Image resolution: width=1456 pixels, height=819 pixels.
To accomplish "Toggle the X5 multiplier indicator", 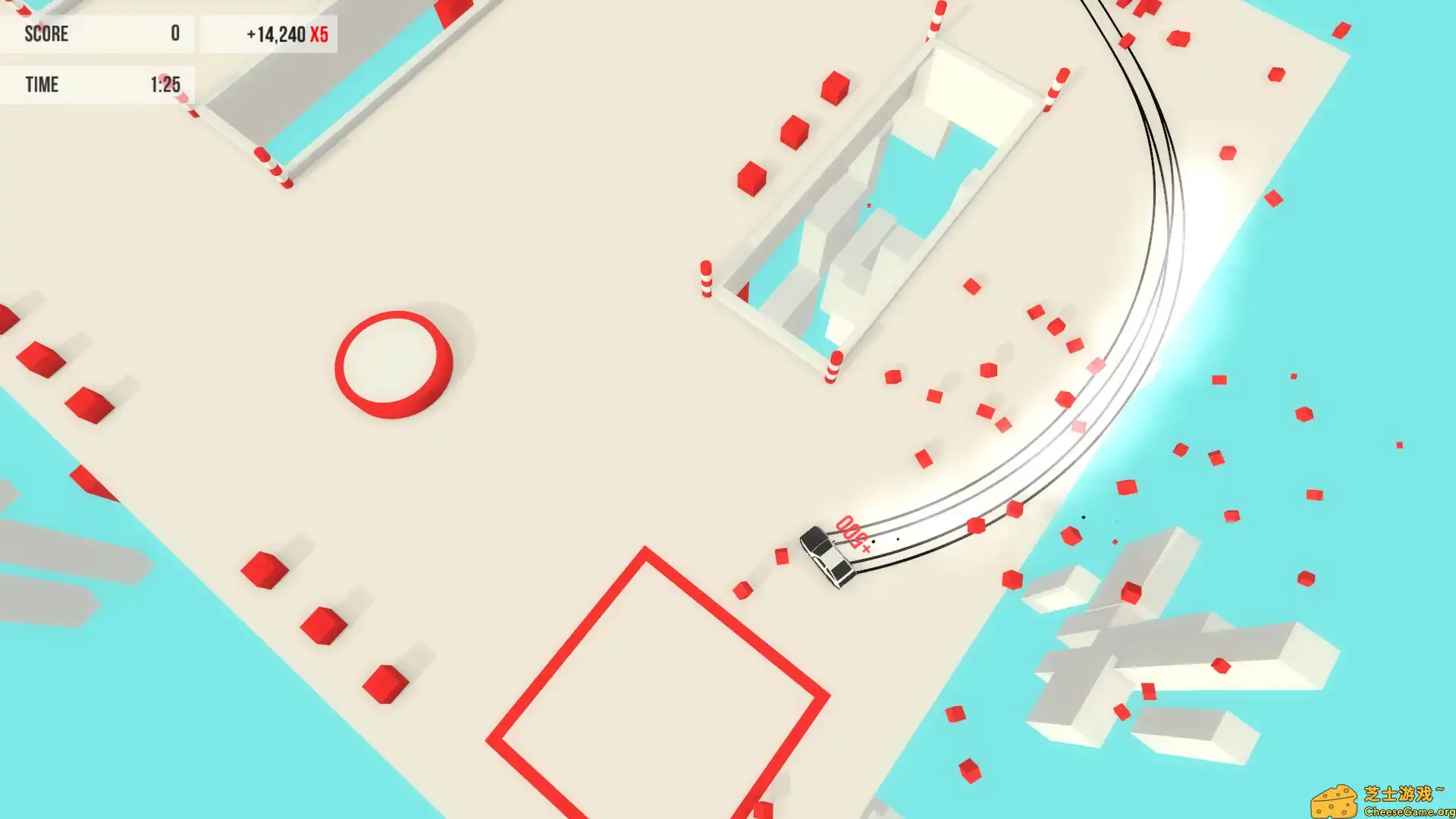I will [x=318, y=34].
